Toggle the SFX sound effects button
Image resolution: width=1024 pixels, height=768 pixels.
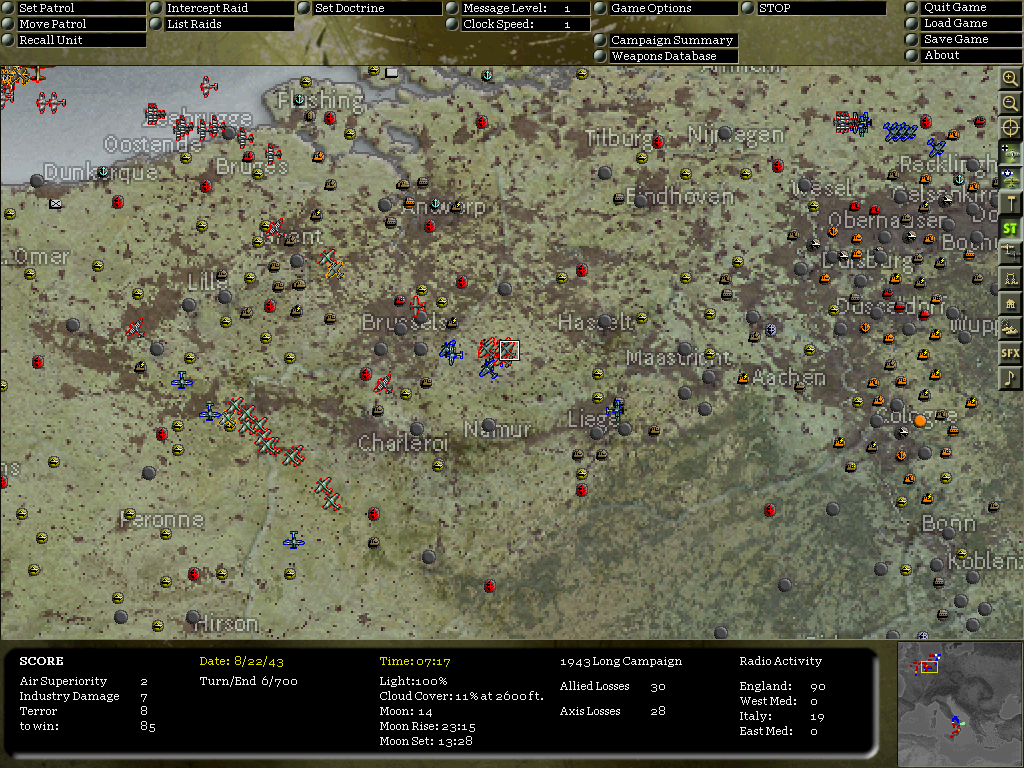tap(1010, 353)
